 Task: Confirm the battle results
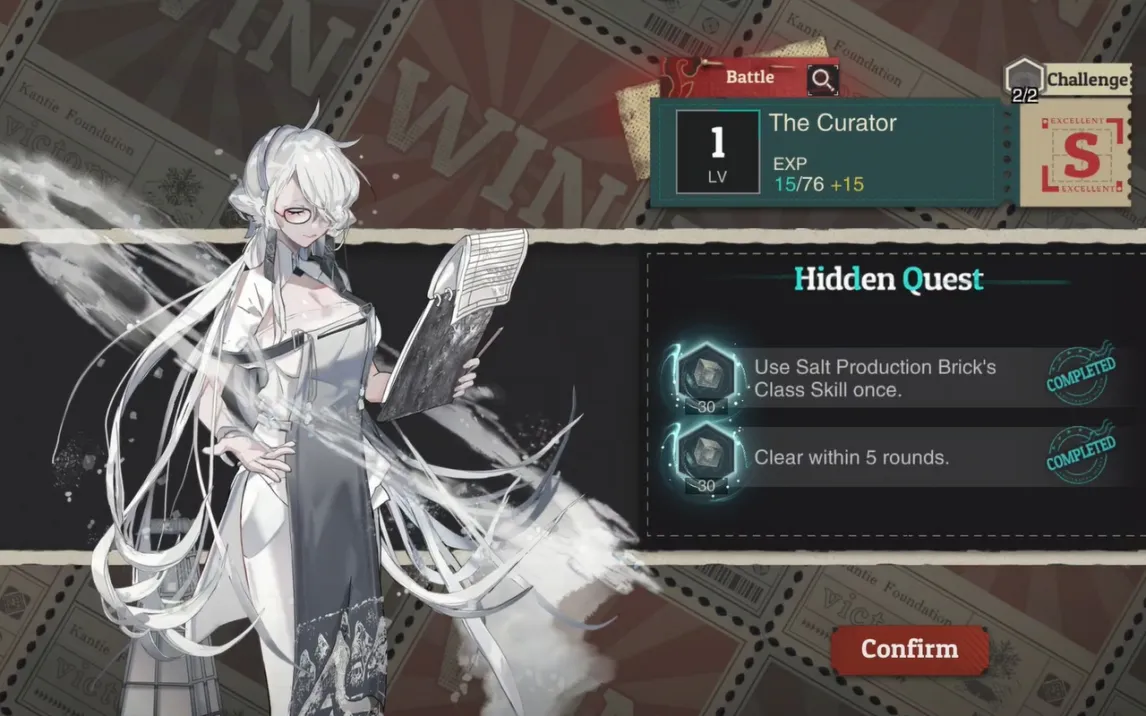click(x=909, y=649)
